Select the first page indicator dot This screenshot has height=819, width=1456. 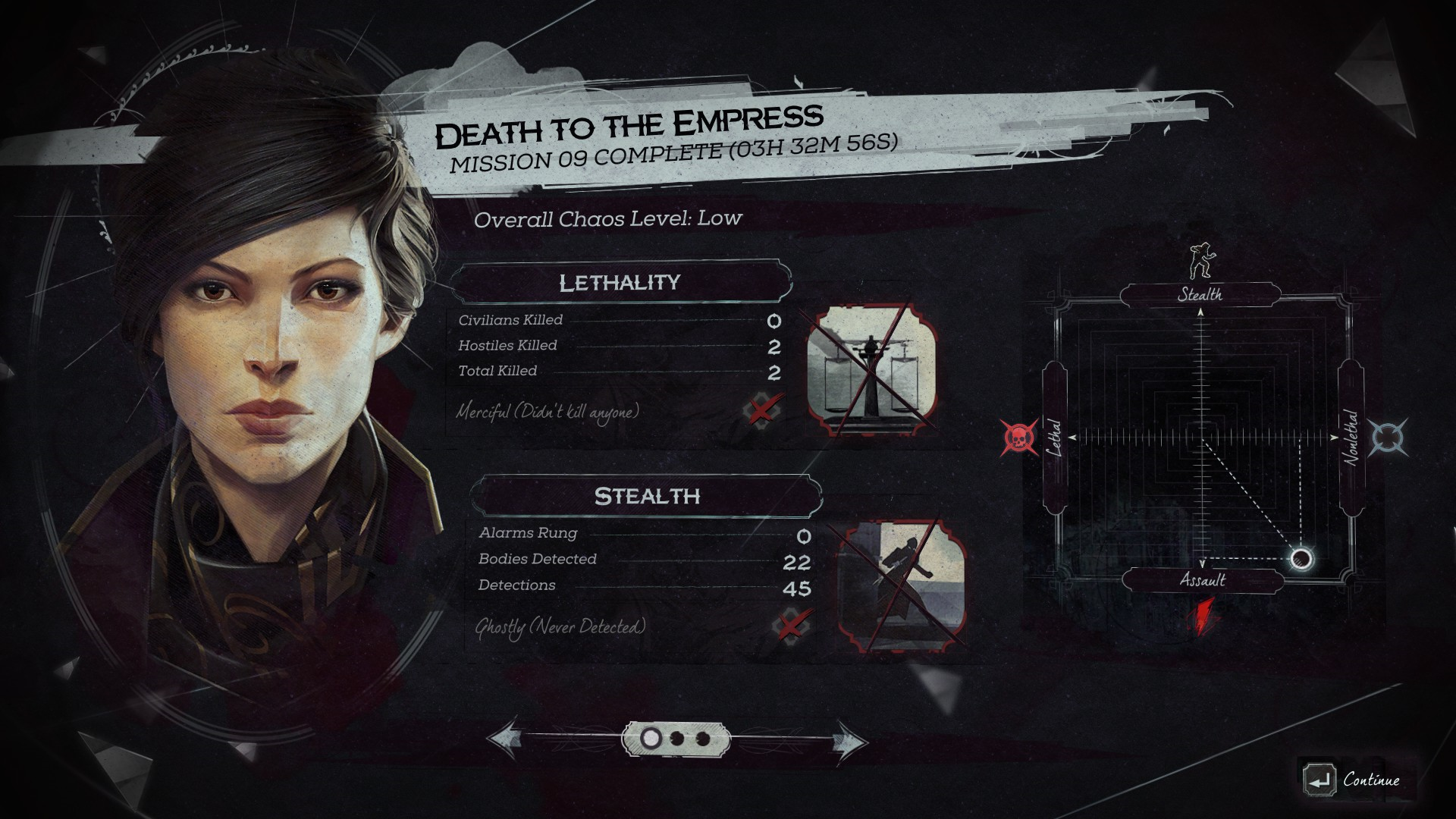click(x=650, y=738)
